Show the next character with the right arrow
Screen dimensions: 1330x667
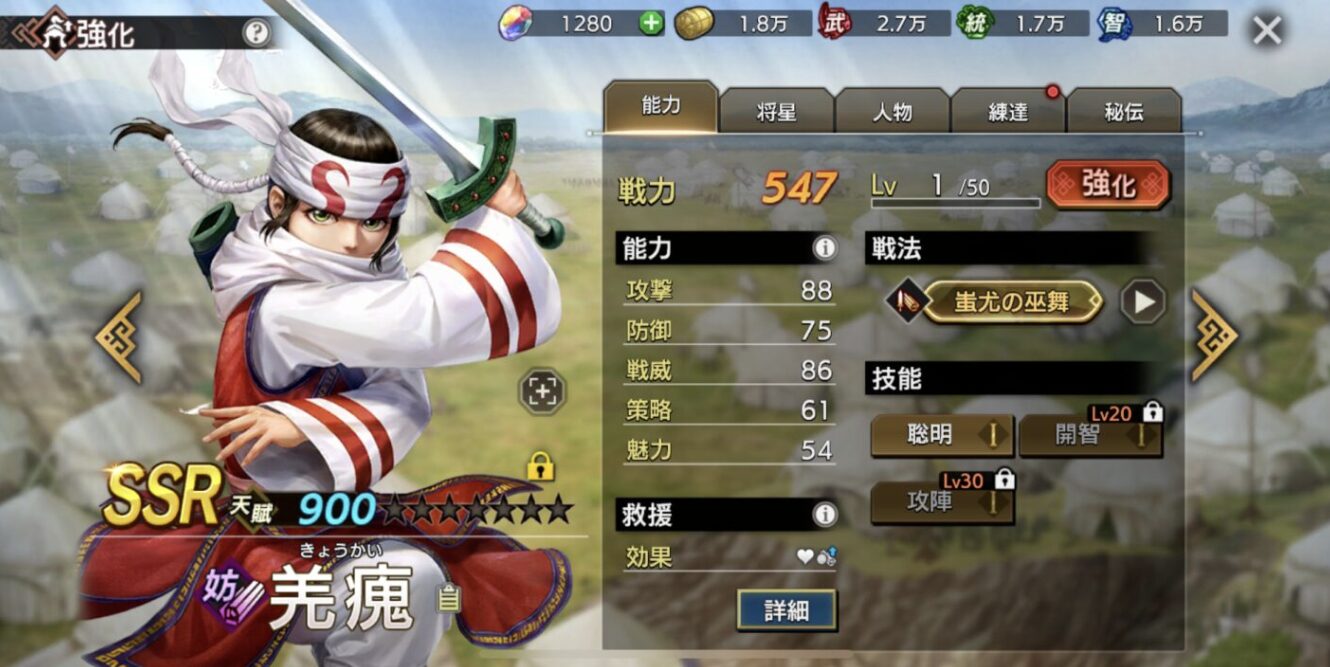1213,337
